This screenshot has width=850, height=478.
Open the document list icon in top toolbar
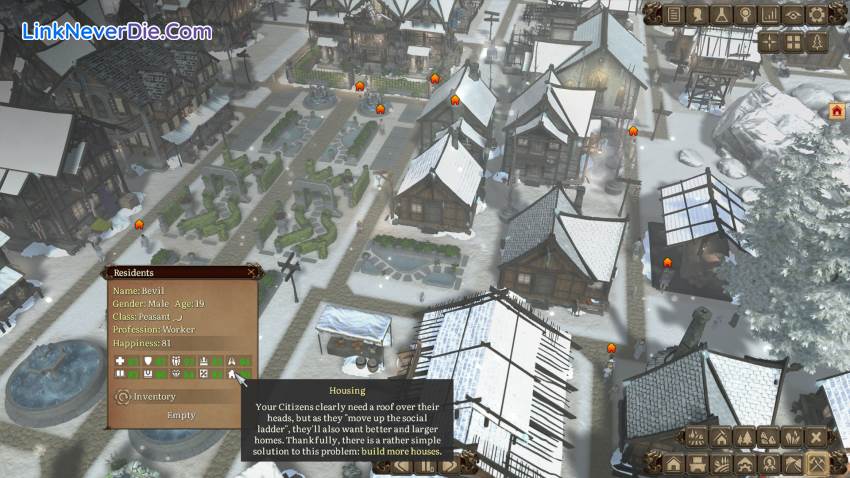click(674, 14)
